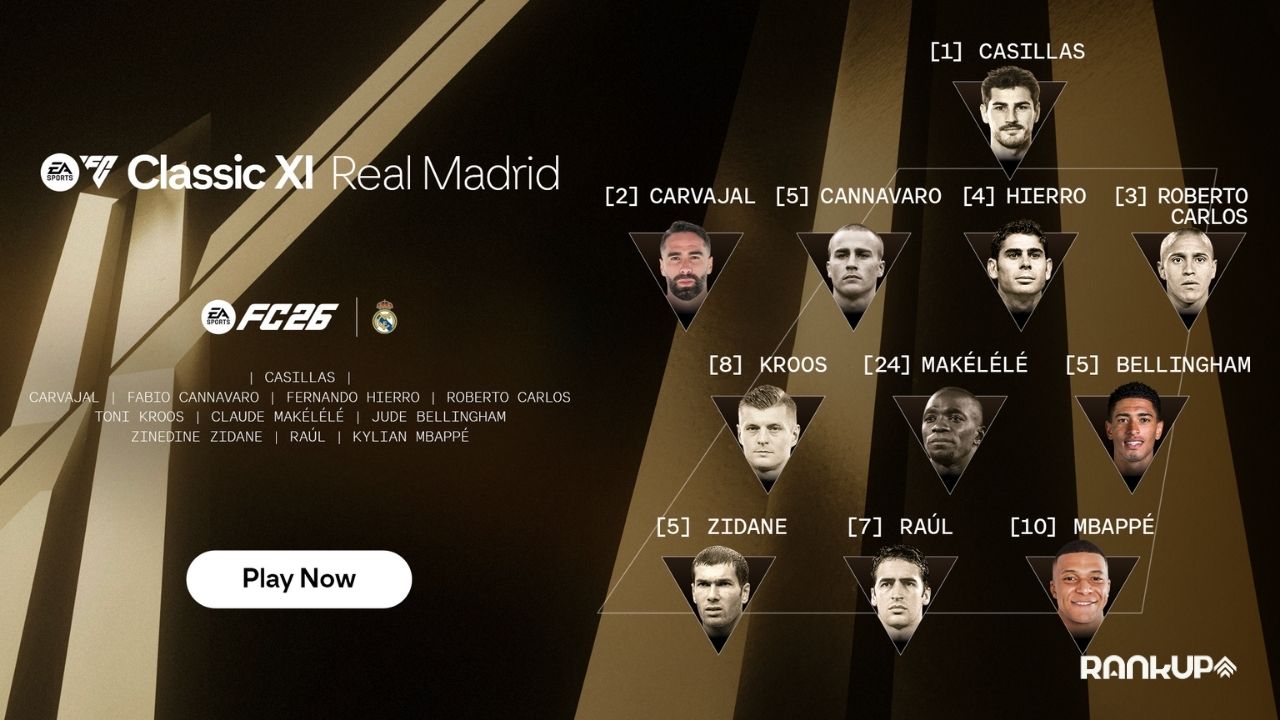Select Zidane's player portrait

pos(718,592)
